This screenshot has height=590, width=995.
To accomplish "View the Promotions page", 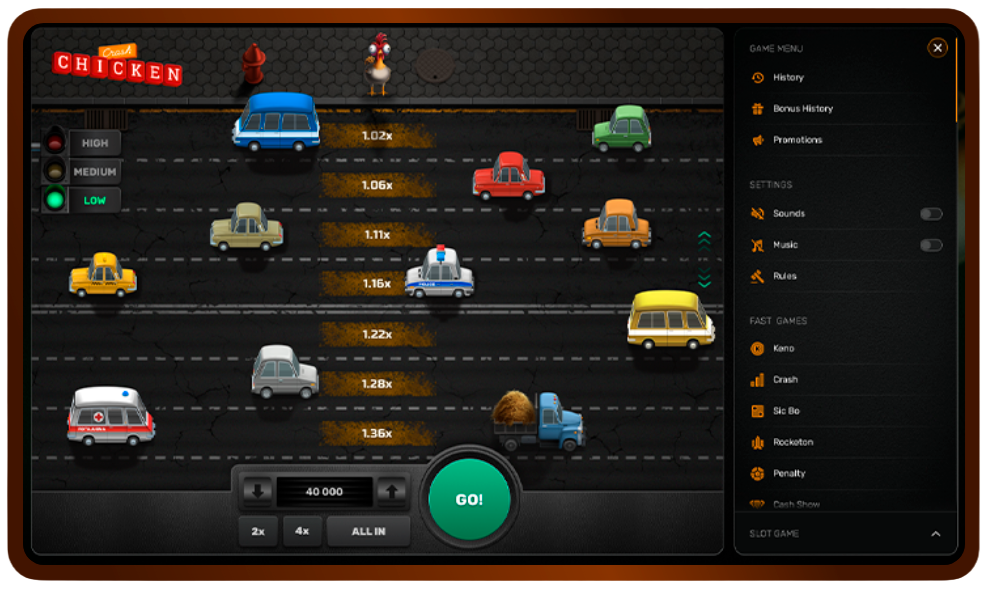I will (x=797, y=140).
